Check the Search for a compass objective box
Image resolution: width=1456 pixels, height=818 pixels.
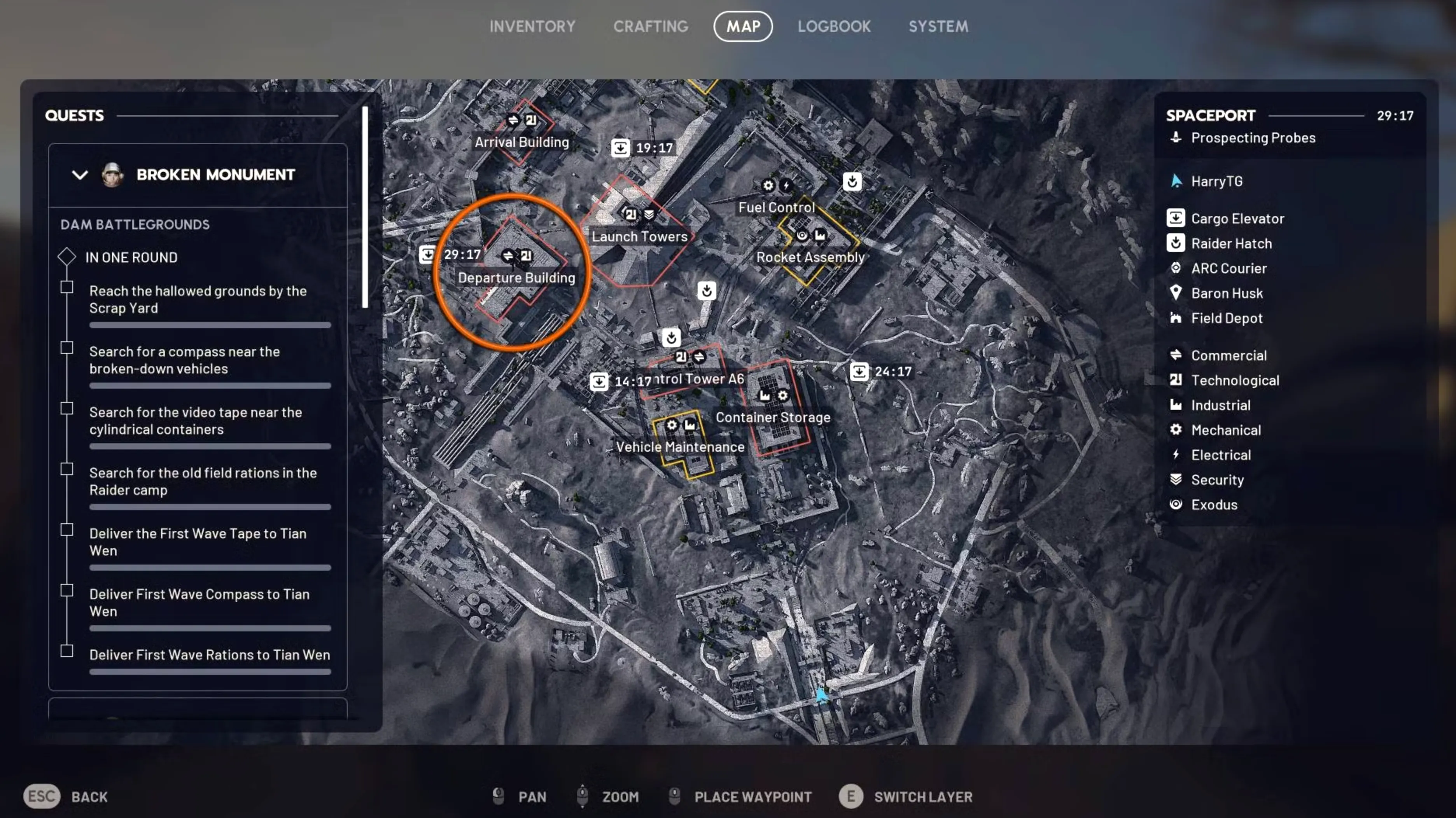tap(67, 348)
